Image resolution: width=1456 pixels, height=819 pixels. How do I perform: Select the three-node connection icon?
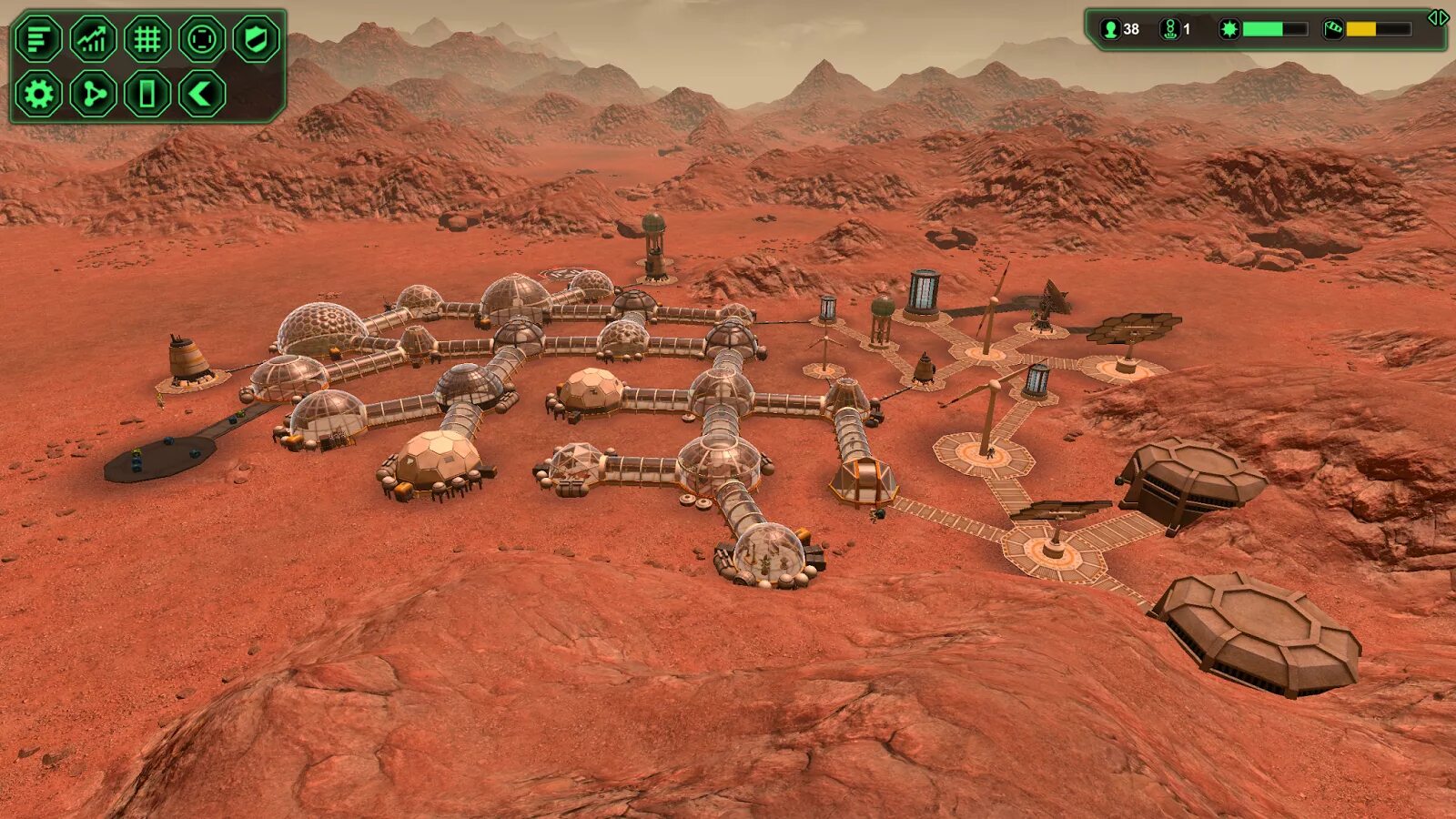[x=93, y=94]
